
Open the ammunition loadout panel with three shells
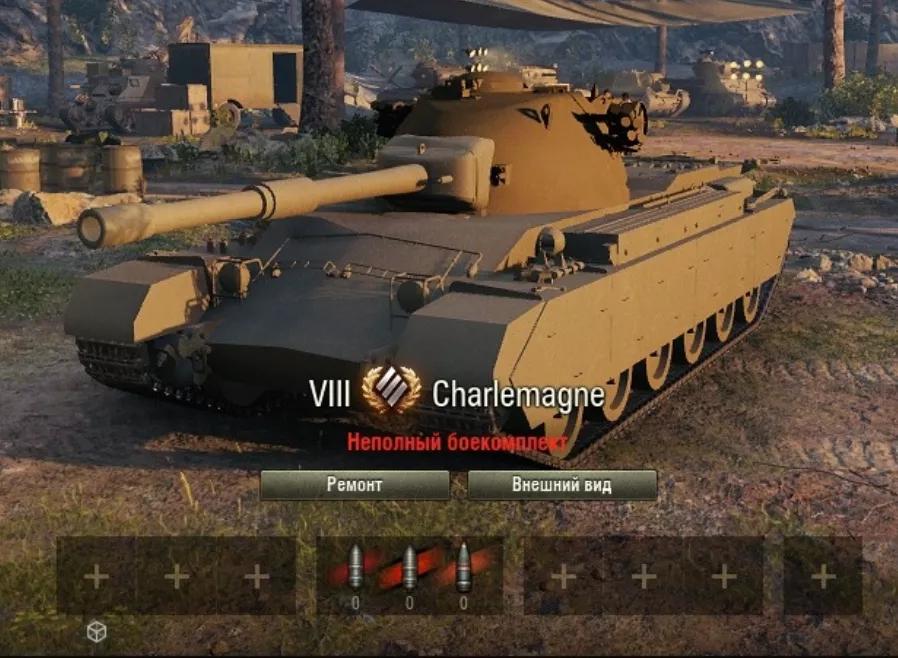coord(409,573)
